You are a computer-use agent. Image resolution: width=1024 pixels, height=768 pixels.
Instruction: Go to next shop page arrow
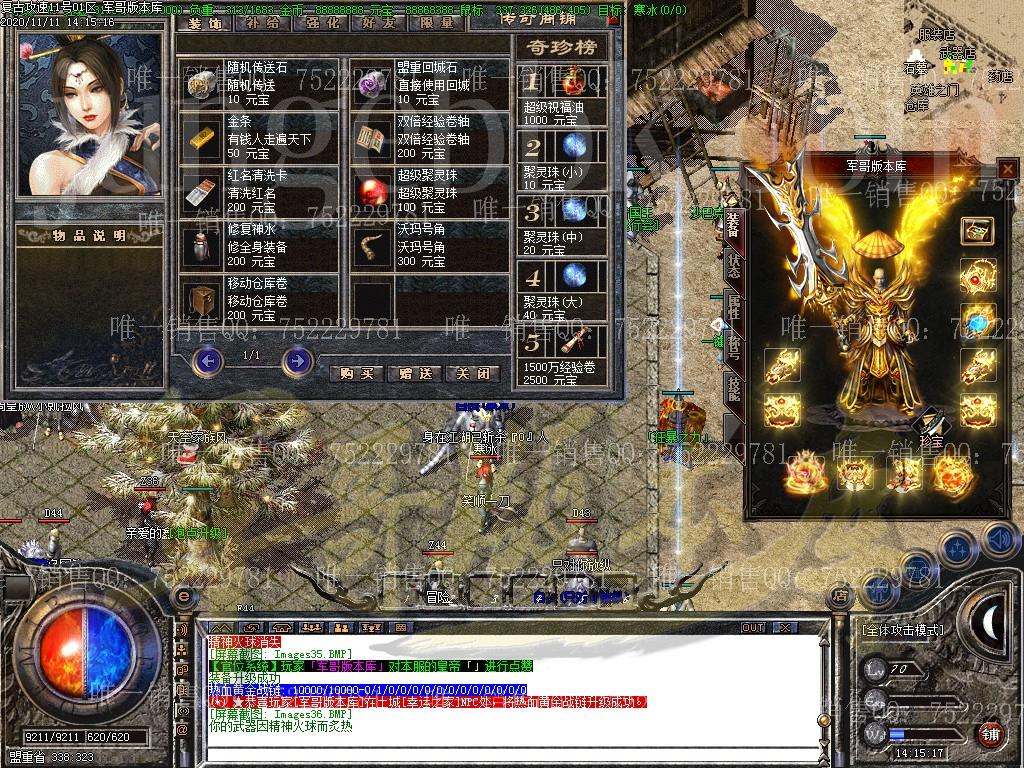tap(297, 359)
